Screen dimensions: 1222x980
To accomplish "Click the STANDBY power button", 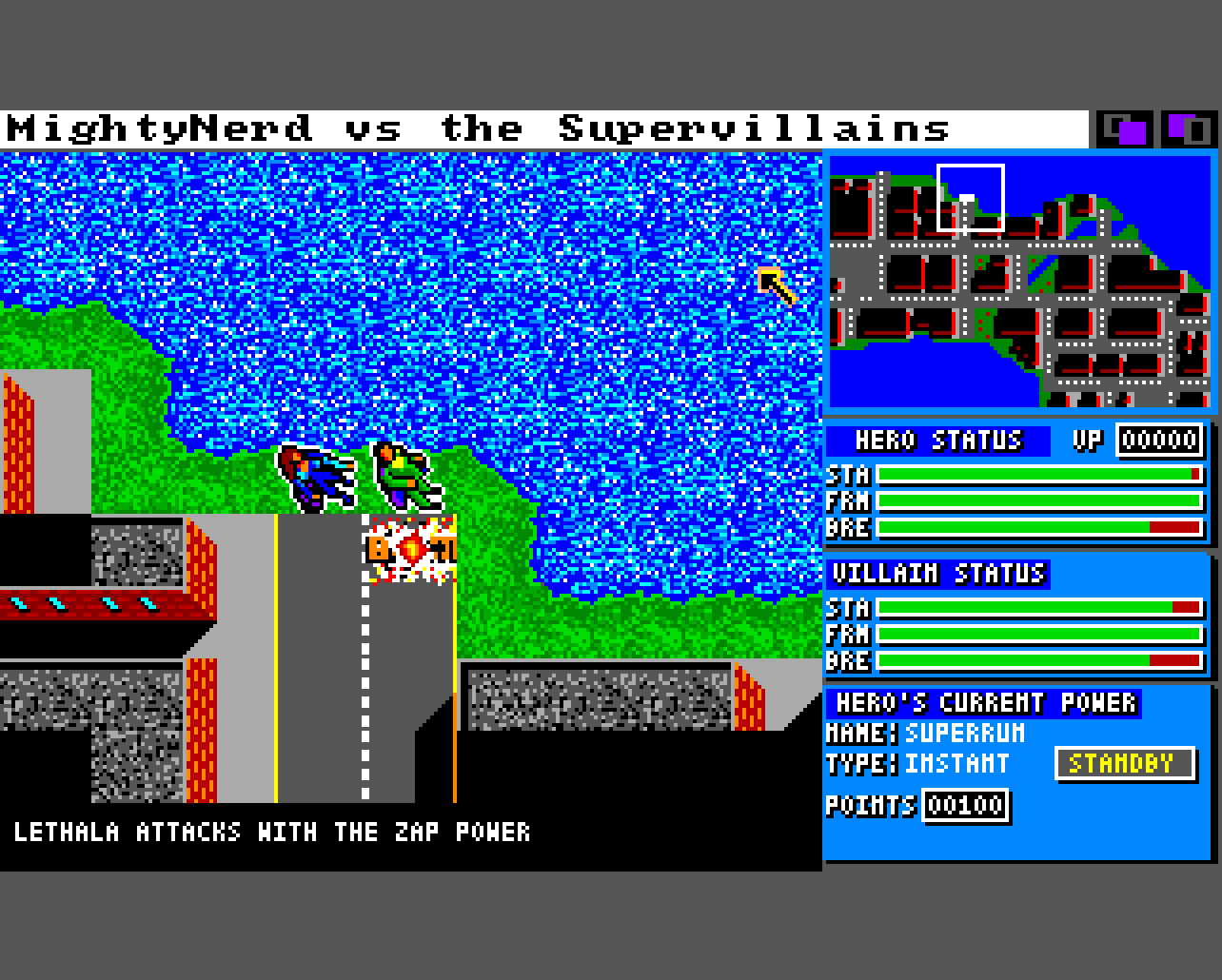I will pyautogui.click(x=1124, y=764).
